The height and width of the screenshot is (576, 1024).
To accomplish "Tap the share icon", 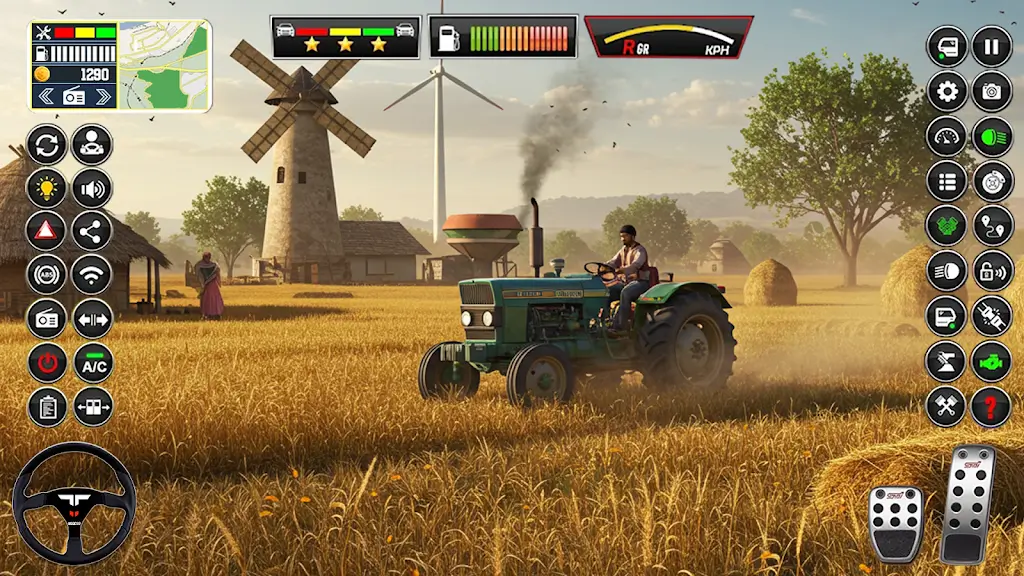I will 92,231.
